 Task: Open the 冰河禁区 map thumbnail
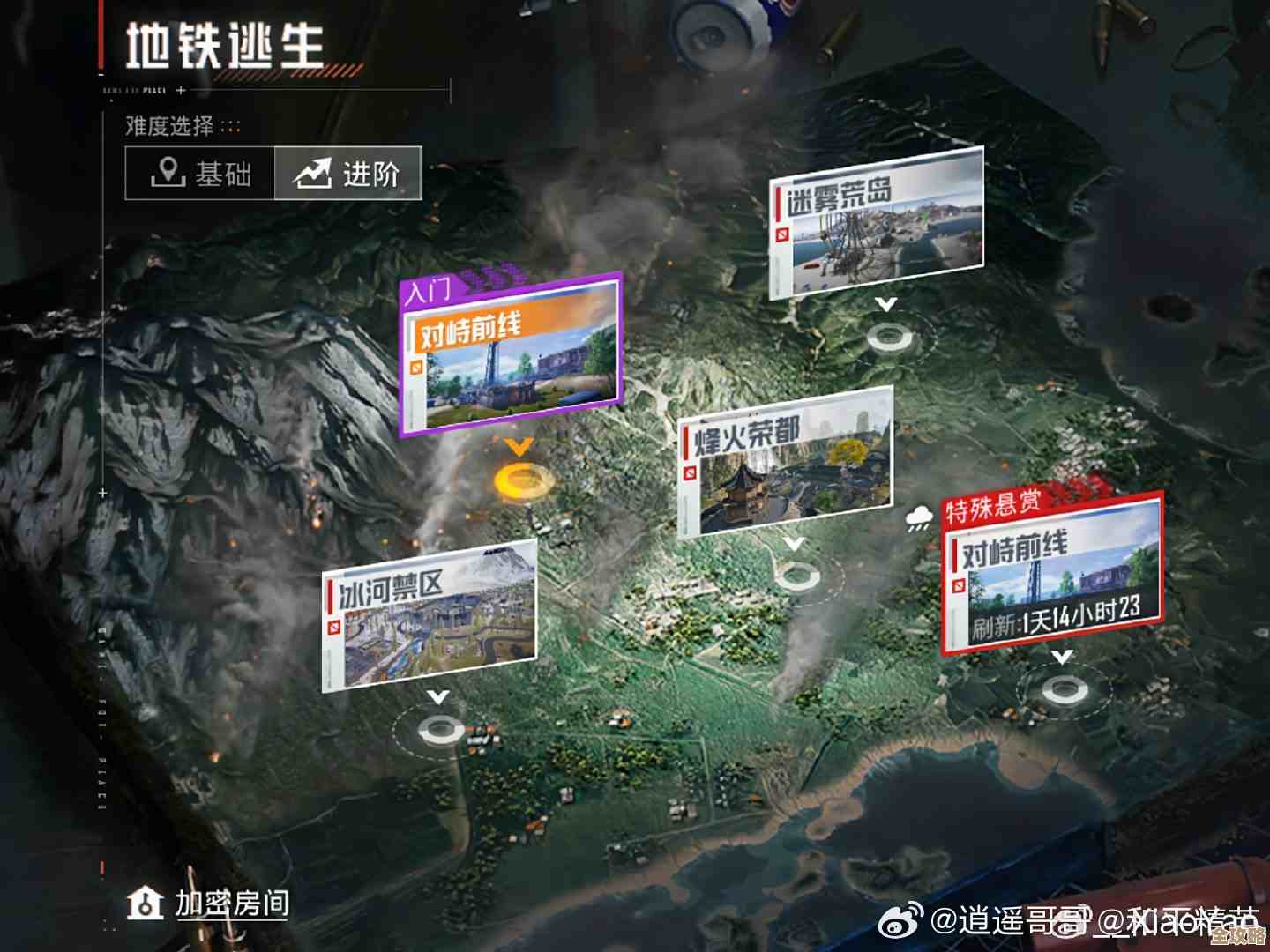pyautogui.click(x=430, y=617)
